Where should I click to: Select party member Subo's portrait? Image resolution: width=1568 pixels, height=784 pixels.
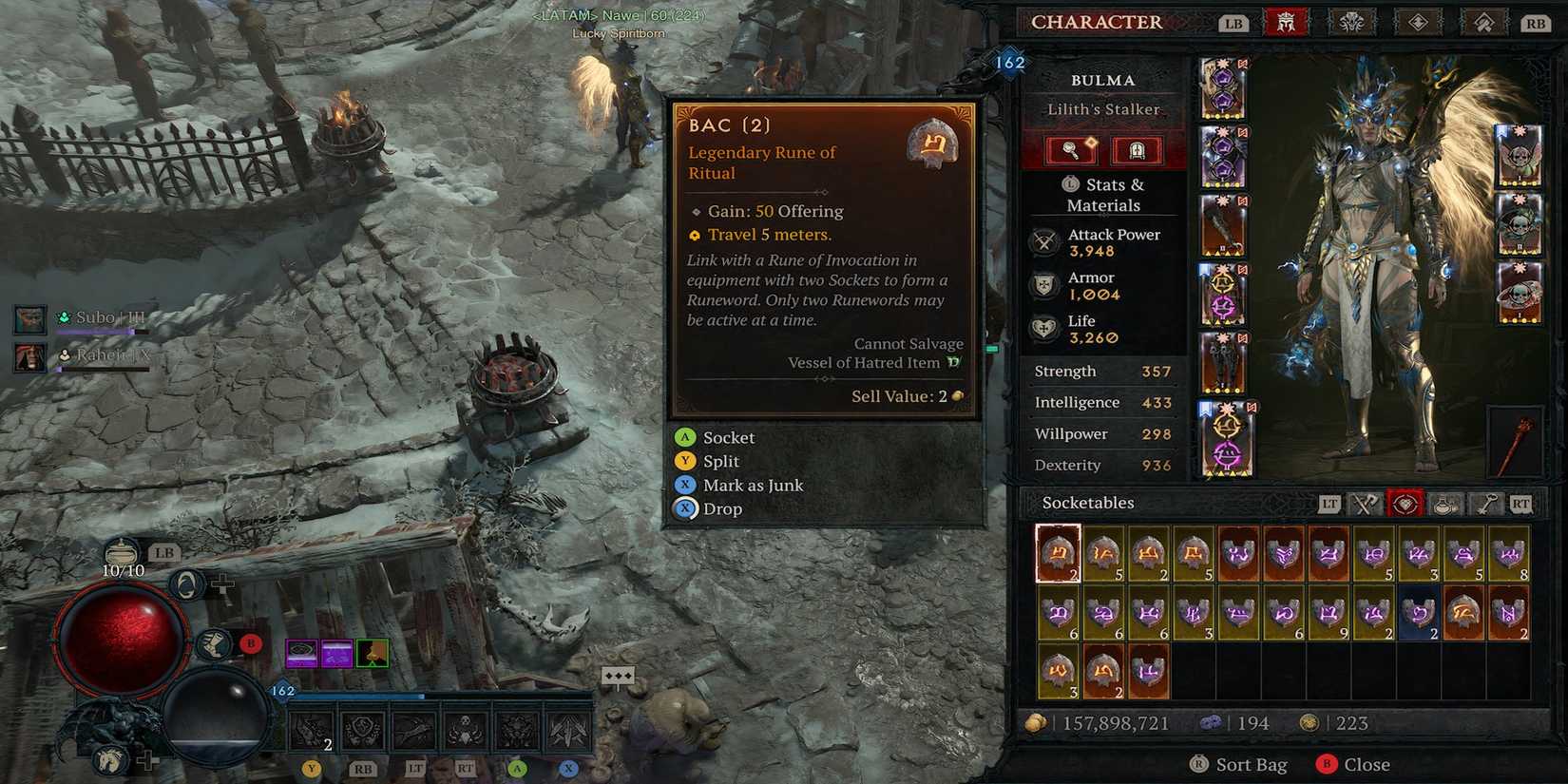click(30, 319)
